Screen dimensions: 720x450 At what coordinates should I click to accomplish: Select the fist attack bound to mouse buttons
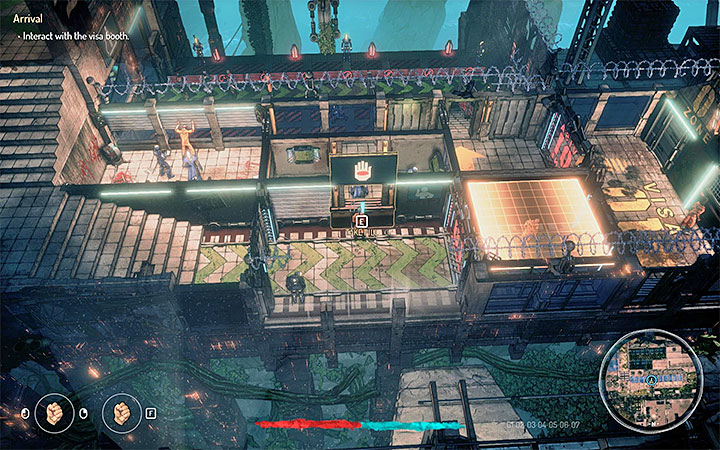[54, 412]
